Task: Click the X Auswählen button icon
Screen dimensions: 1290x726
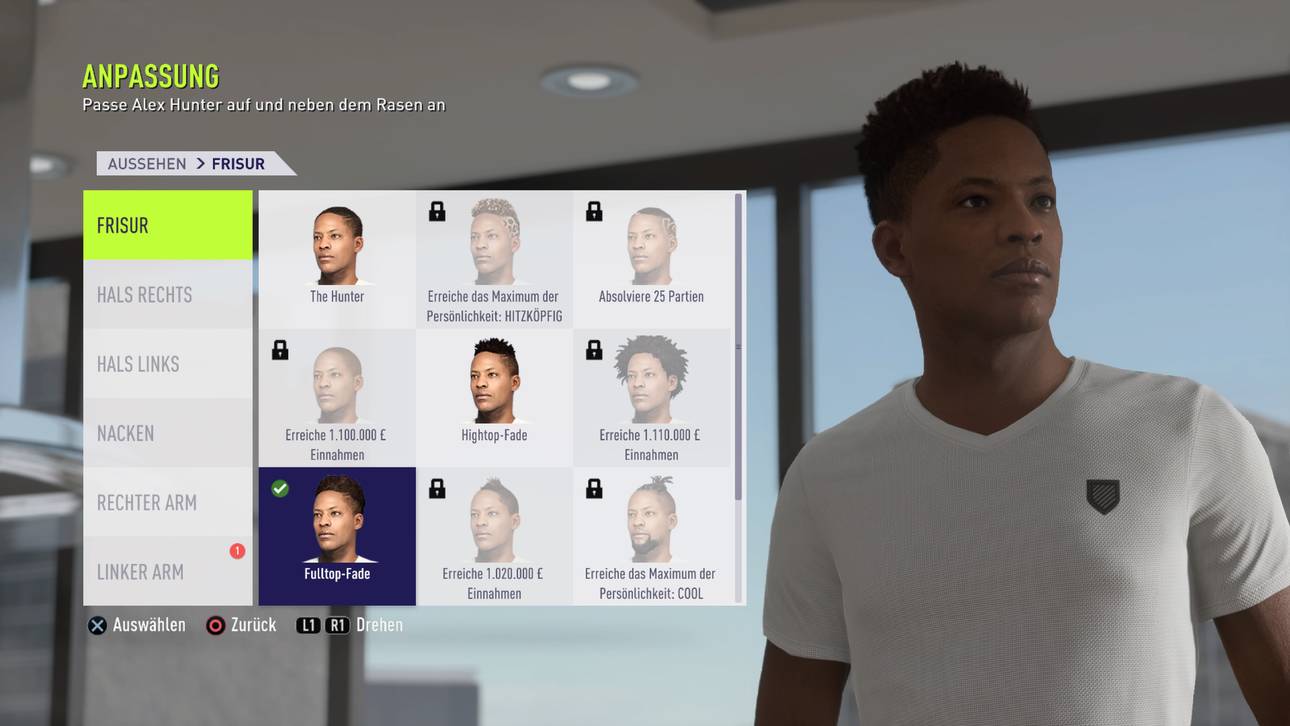Action: [97, 624]
